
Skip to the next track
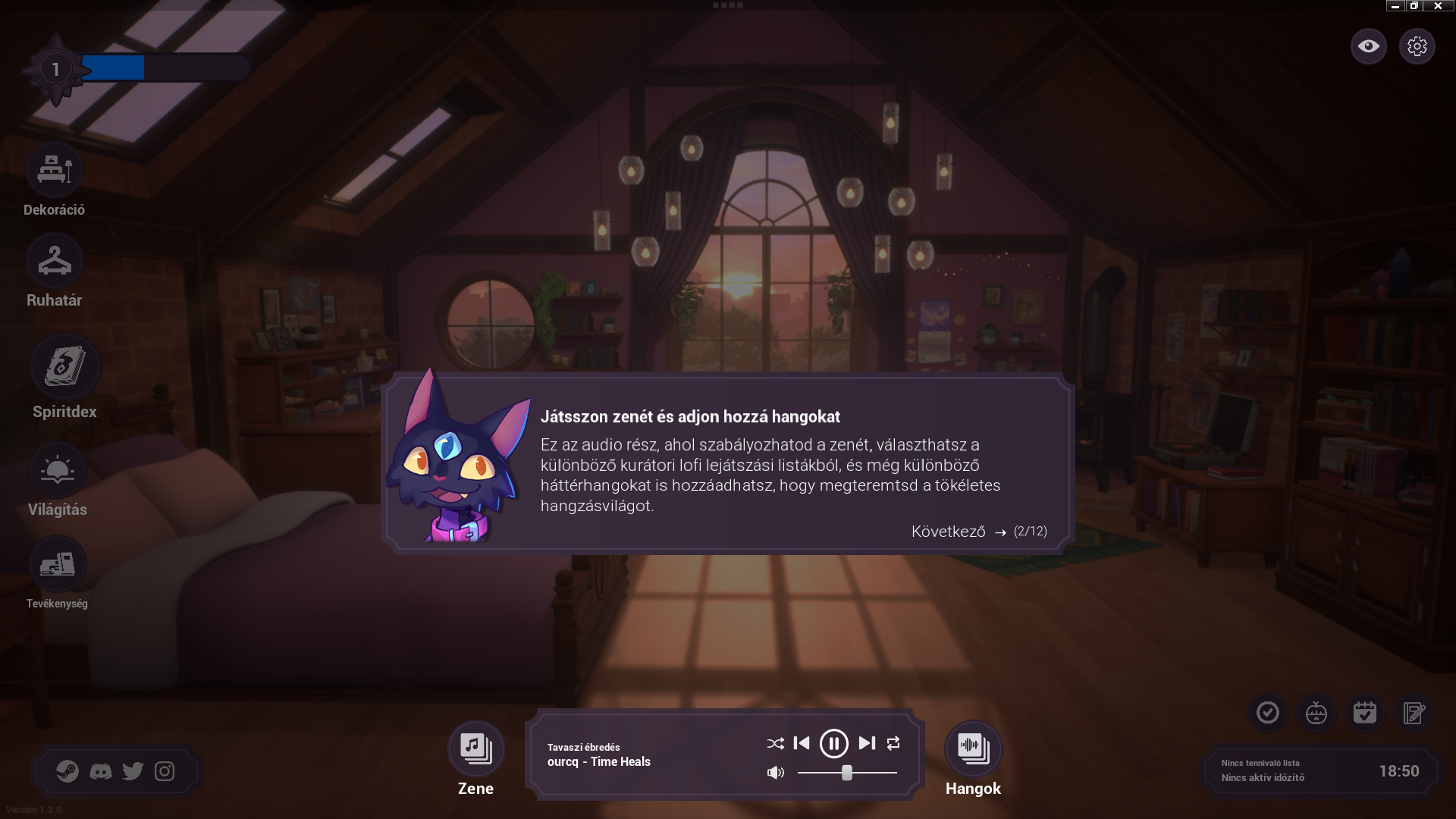tap(867, 743)
